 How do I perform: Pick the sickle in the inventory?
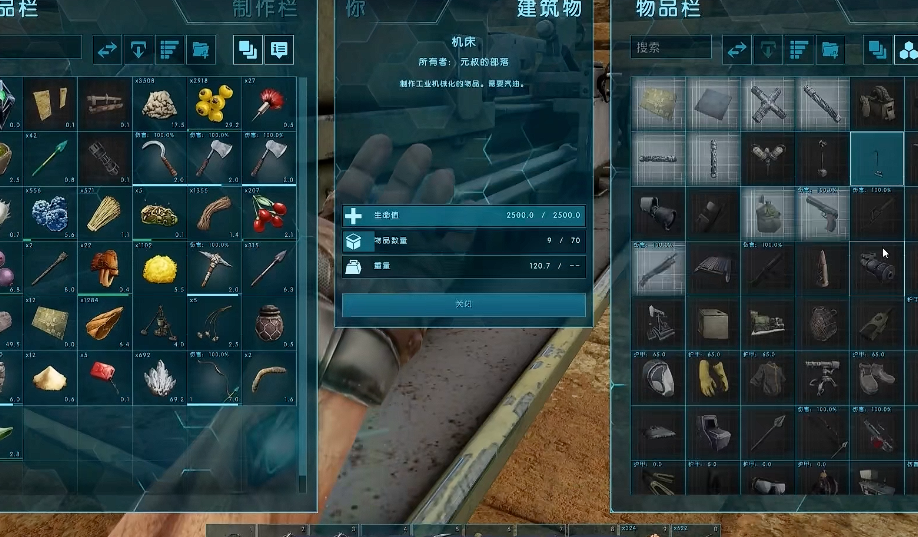tap(158, 157)
